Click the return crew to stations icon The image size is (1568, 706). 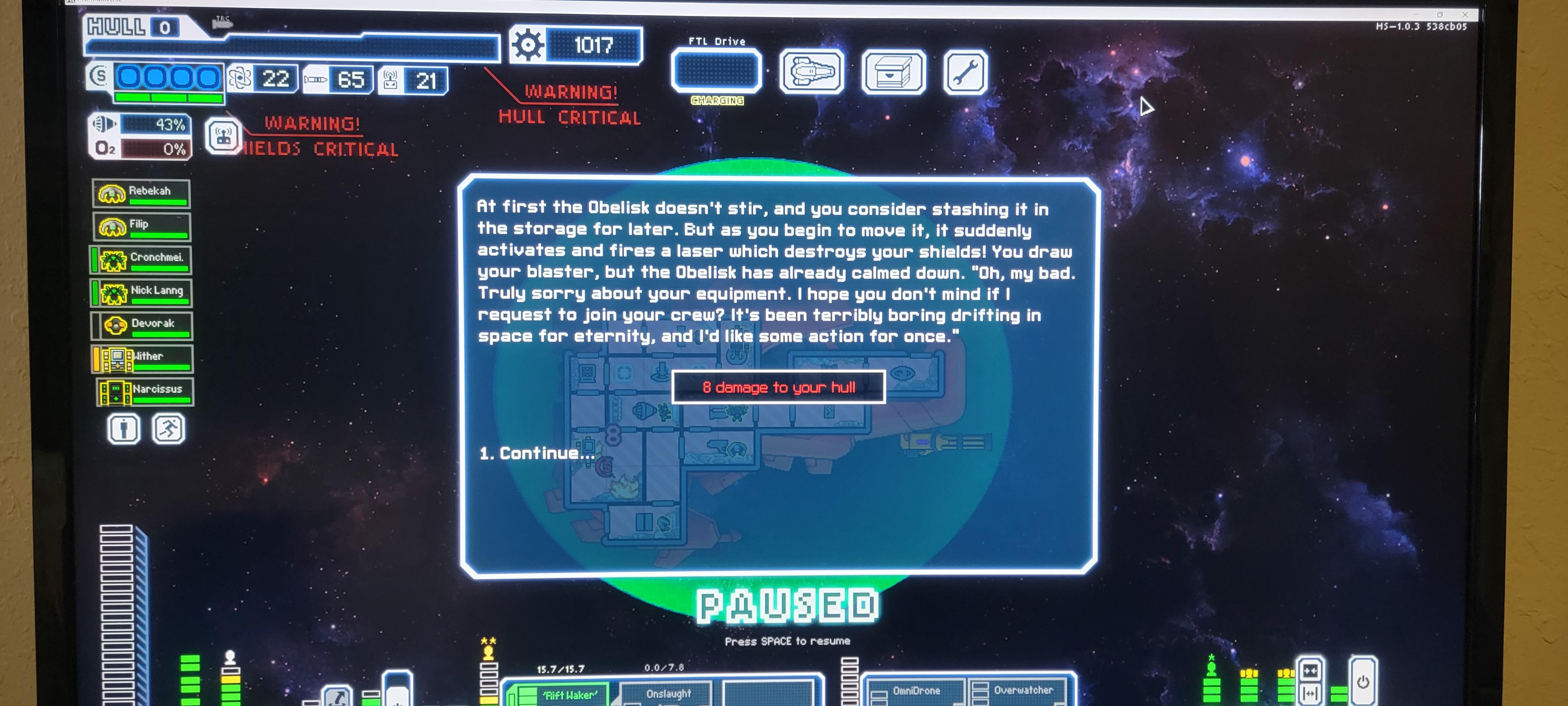click(x=169, y=429)
